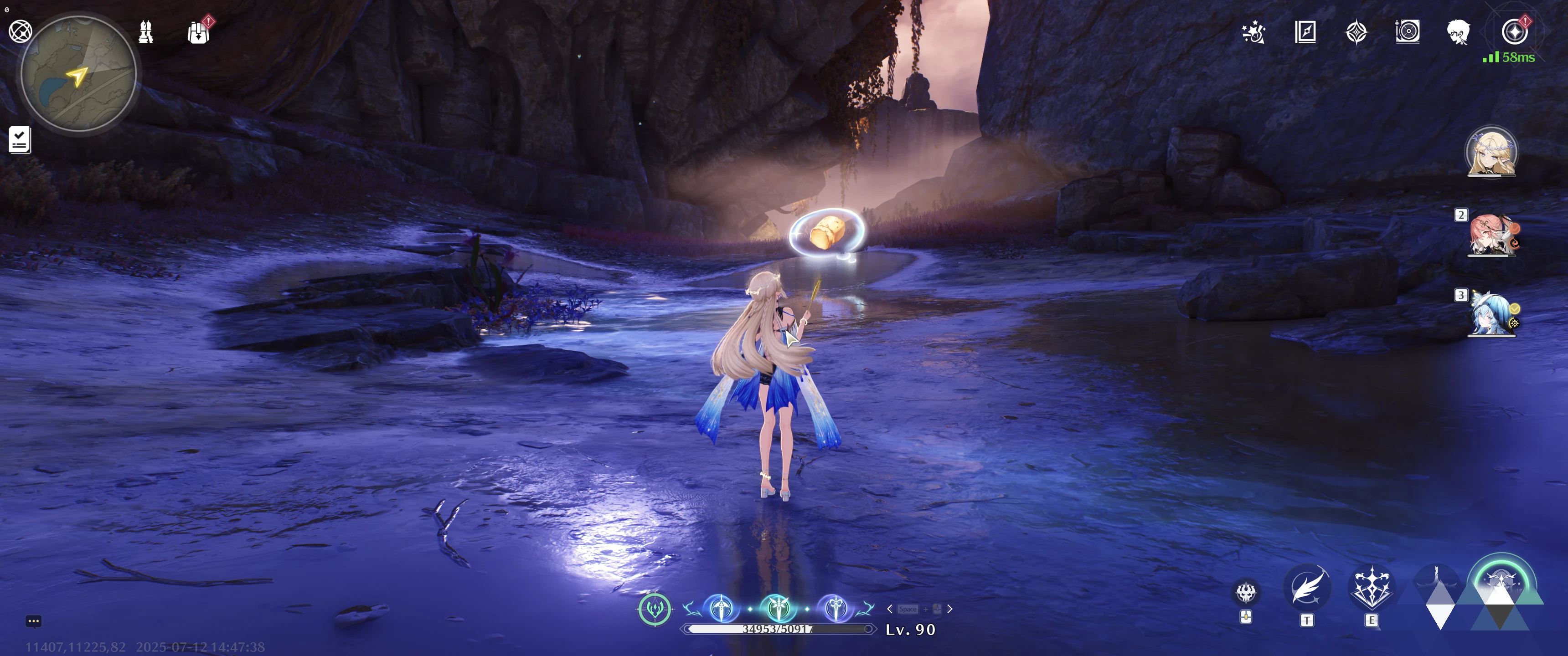Open the backpack inventory icon

click(x=198, y=32)
